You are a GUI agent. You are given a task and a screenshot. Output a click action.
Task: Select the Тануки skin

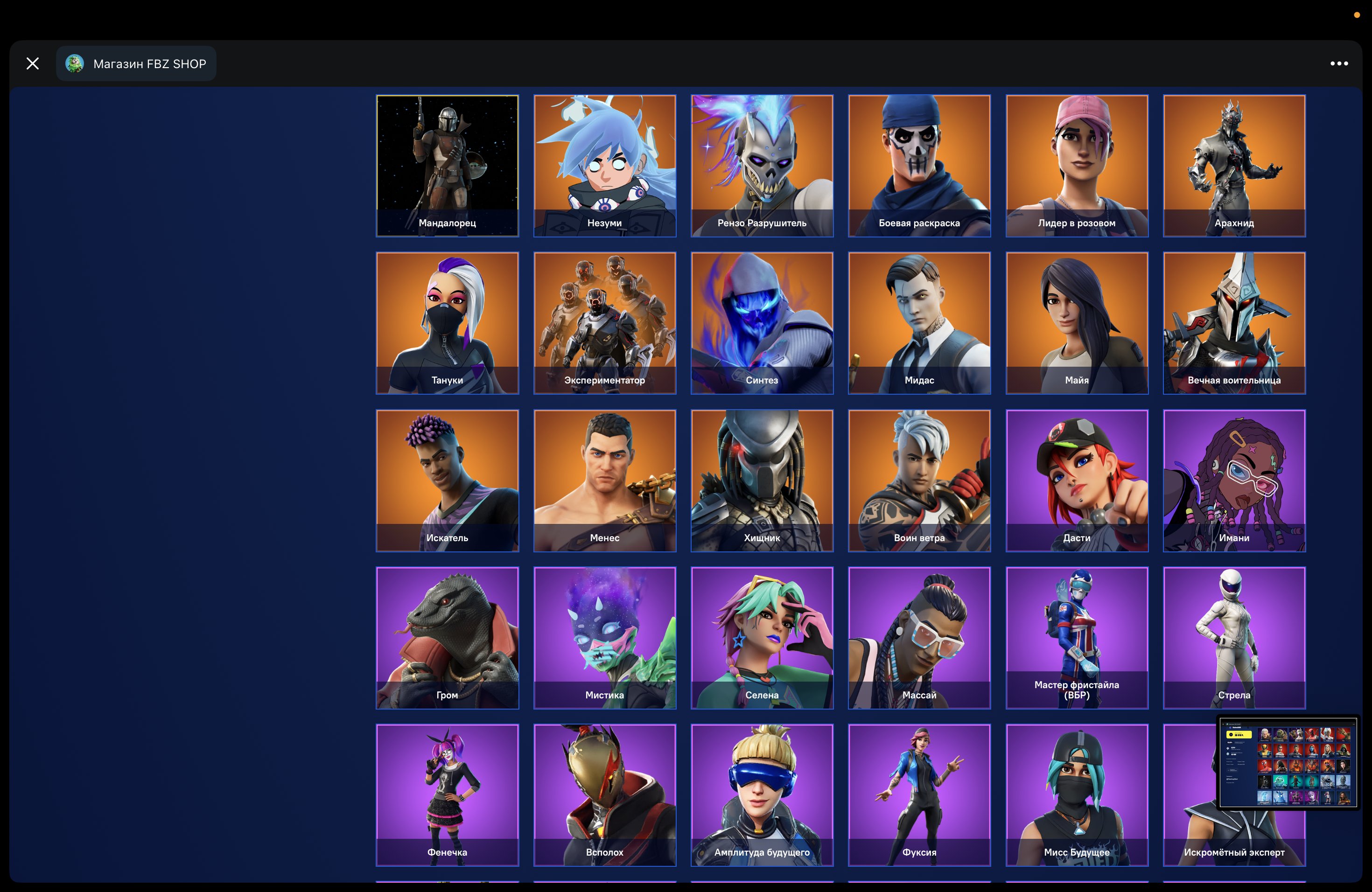(448, 323)
